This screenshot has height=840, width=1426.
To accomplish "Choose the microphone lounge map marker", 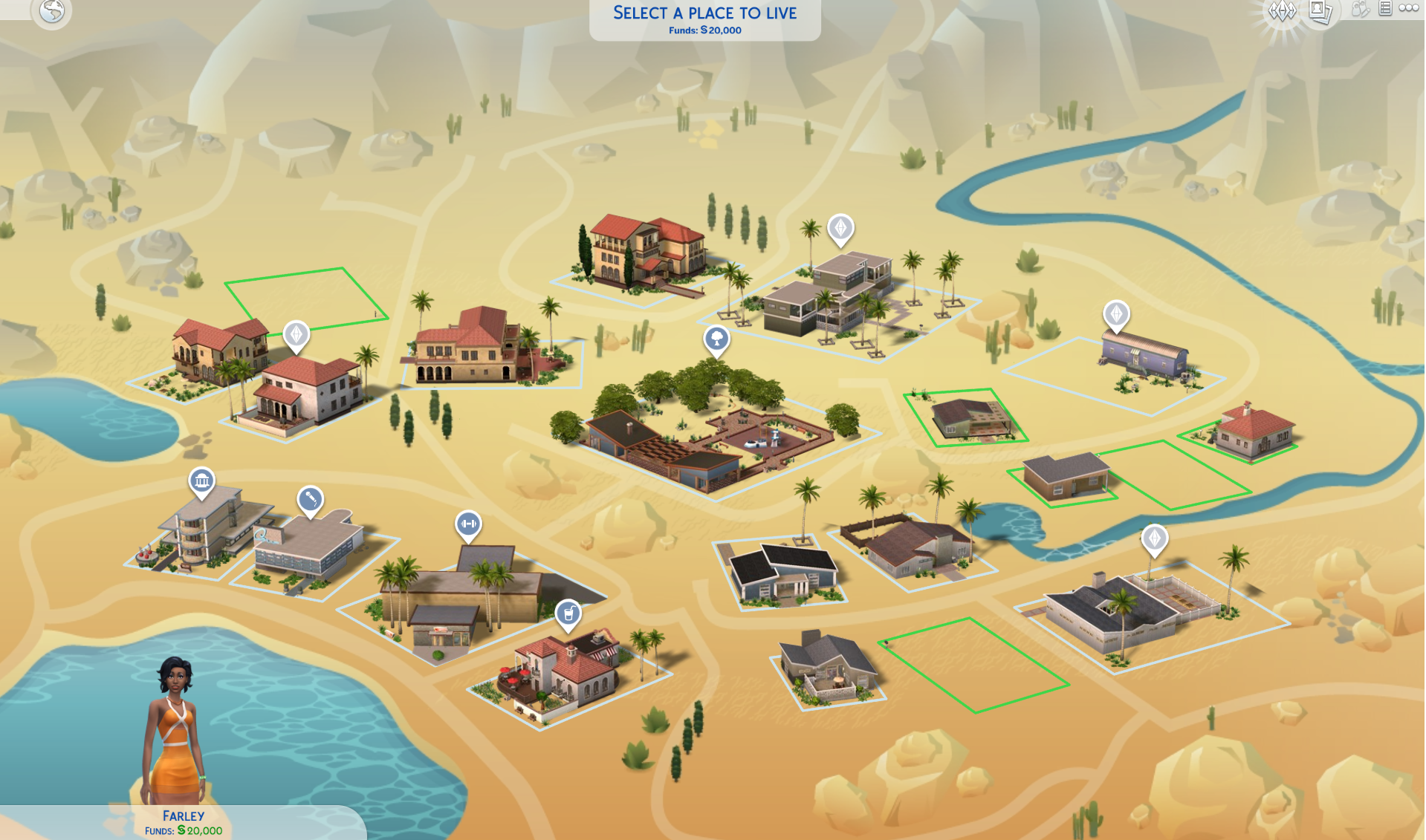I will [311, 499].
